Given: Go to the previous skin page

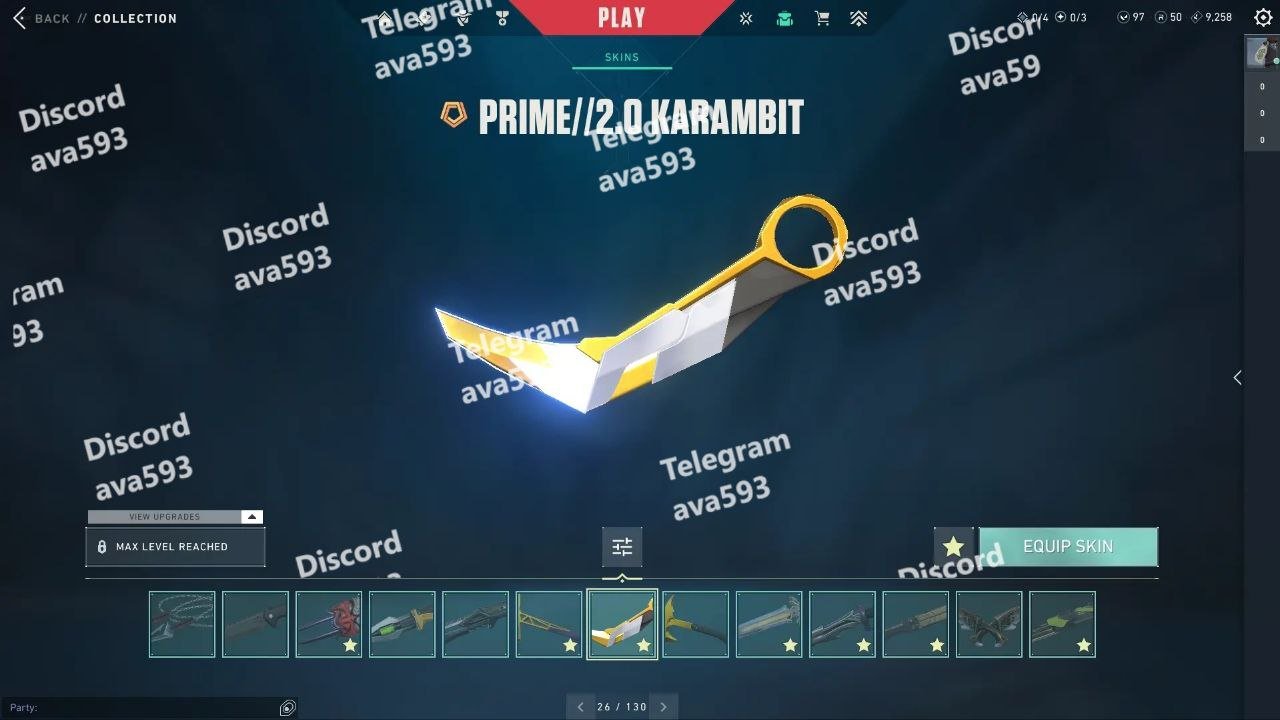Looking at the screenshot, I should click(580, 707).
